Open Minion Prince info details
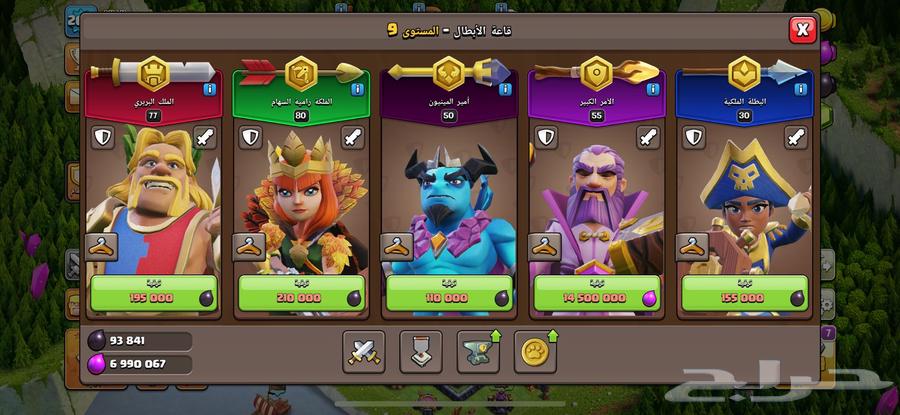900x415 pixels. click(504, 90)
